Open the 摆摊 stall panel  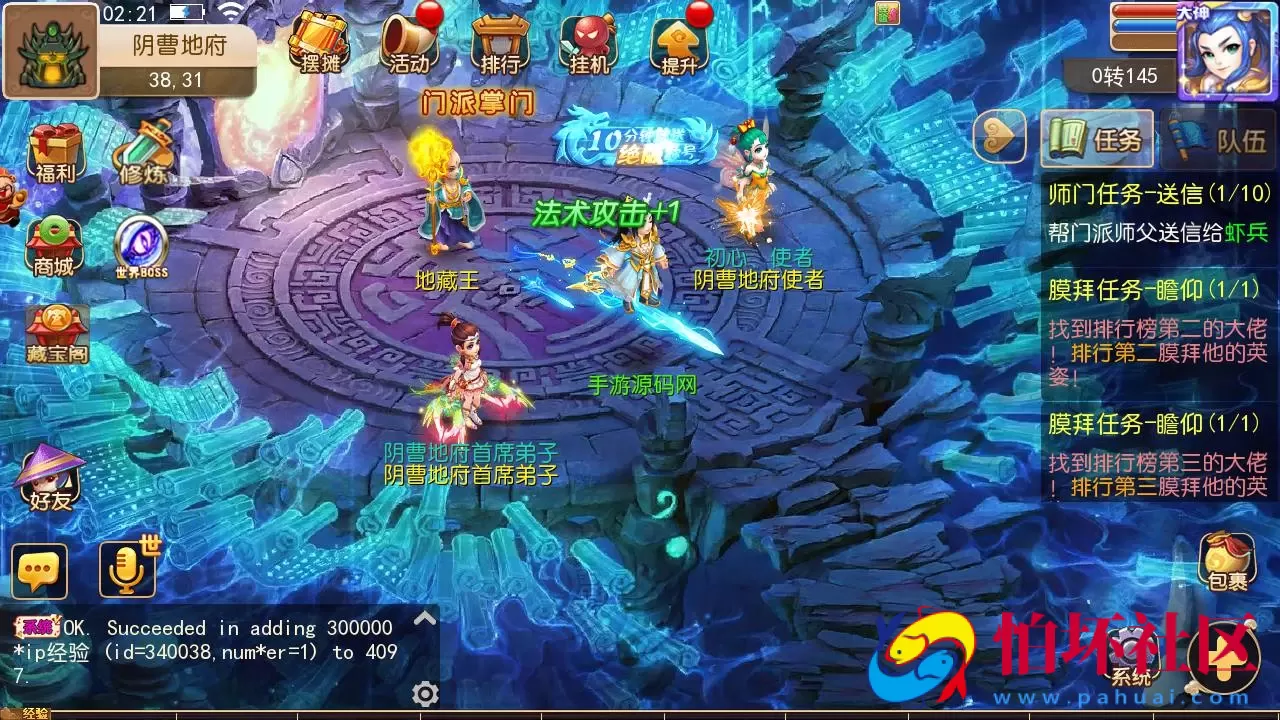(320, 40)
